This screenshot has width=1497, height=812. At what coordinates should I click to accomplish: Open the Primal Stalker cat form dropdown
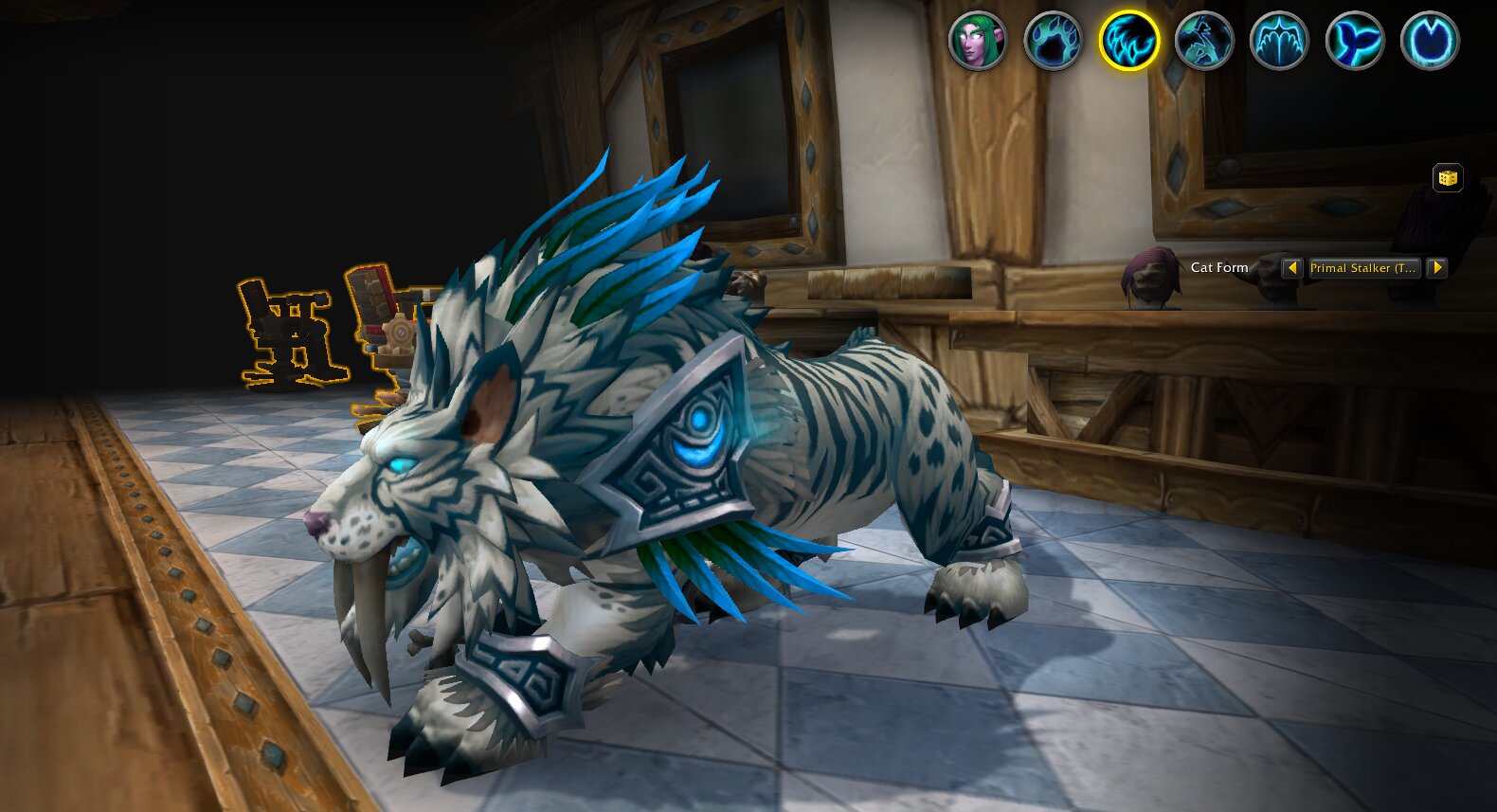[x=1363, y=268]
